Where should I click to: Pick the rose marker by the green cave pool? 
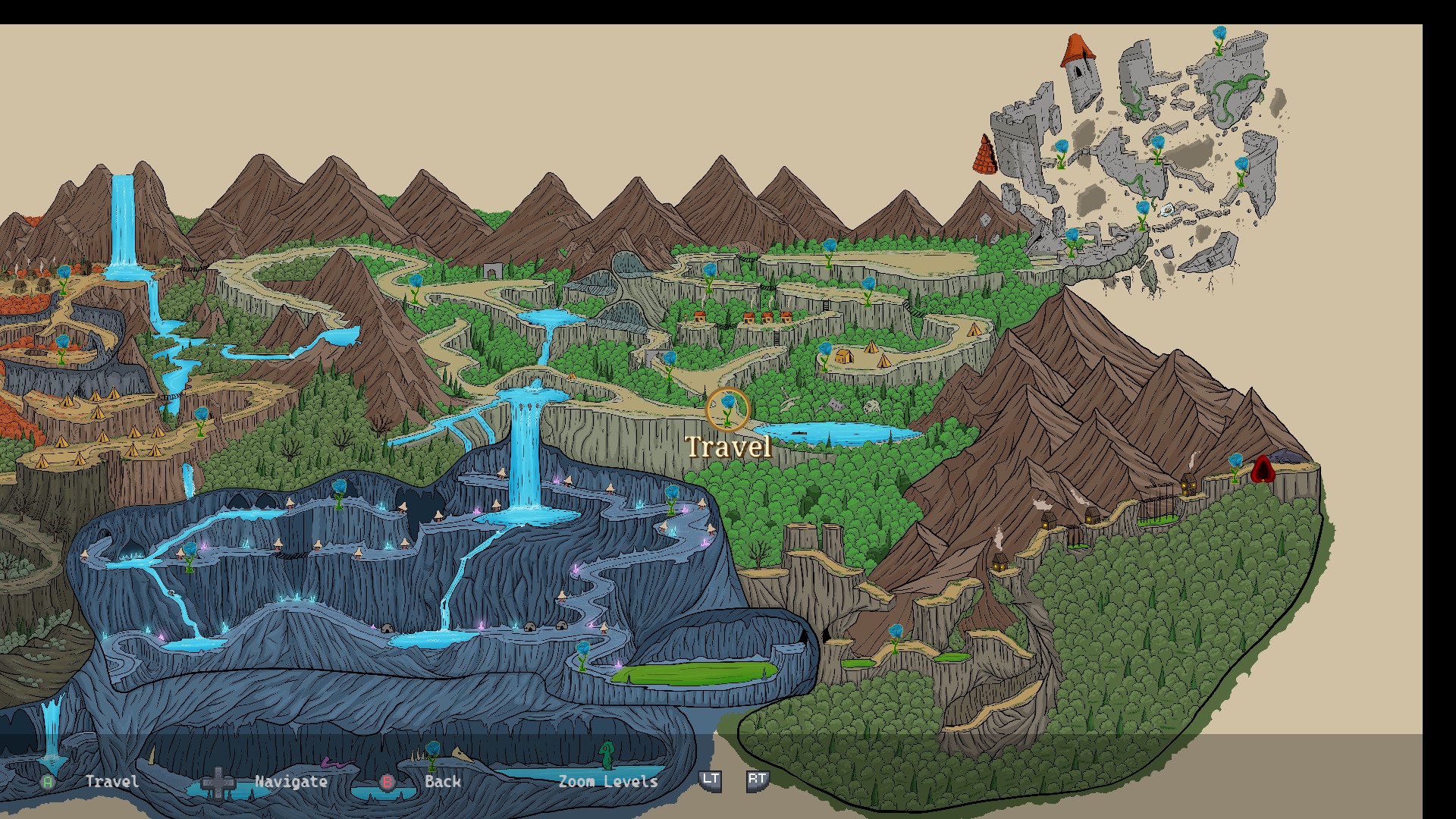pyautogui.click(x=582, y=654)
